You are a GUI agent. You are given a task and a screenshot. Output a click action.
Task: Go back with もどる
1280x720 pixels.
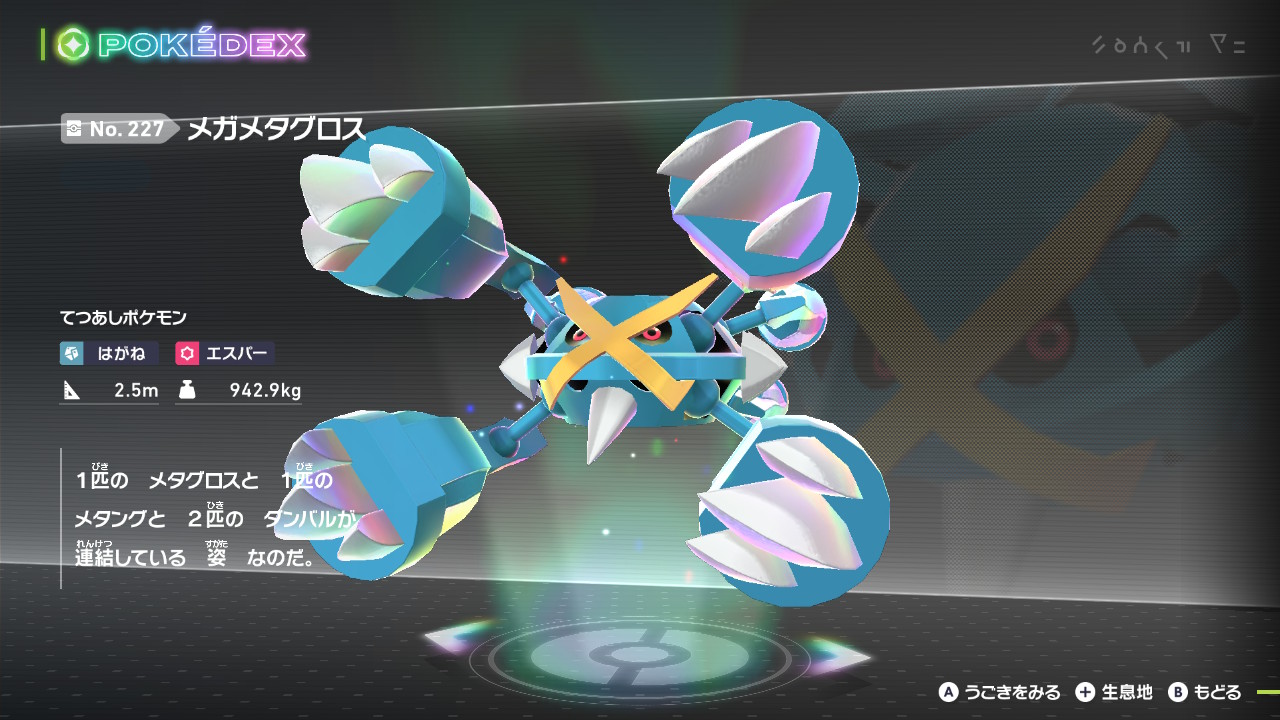(1206, 692)
